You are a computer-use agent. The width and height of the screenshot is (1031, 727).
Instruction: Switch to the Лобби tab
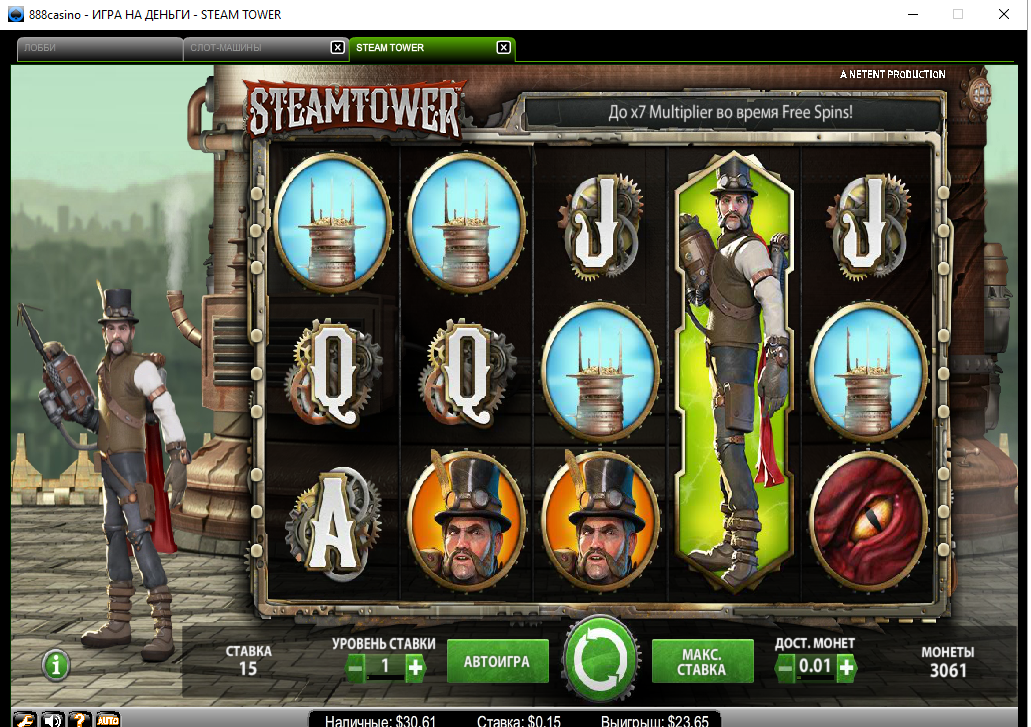(98, 48)
